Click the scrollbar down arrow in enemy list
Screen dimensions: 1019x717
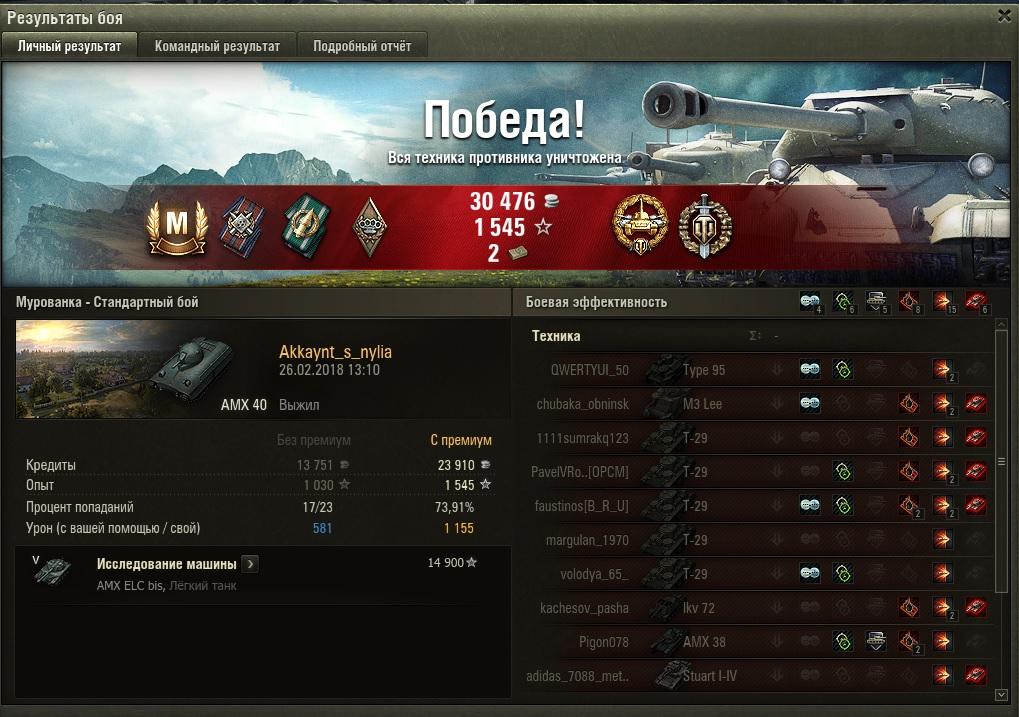coord(1001,694)
